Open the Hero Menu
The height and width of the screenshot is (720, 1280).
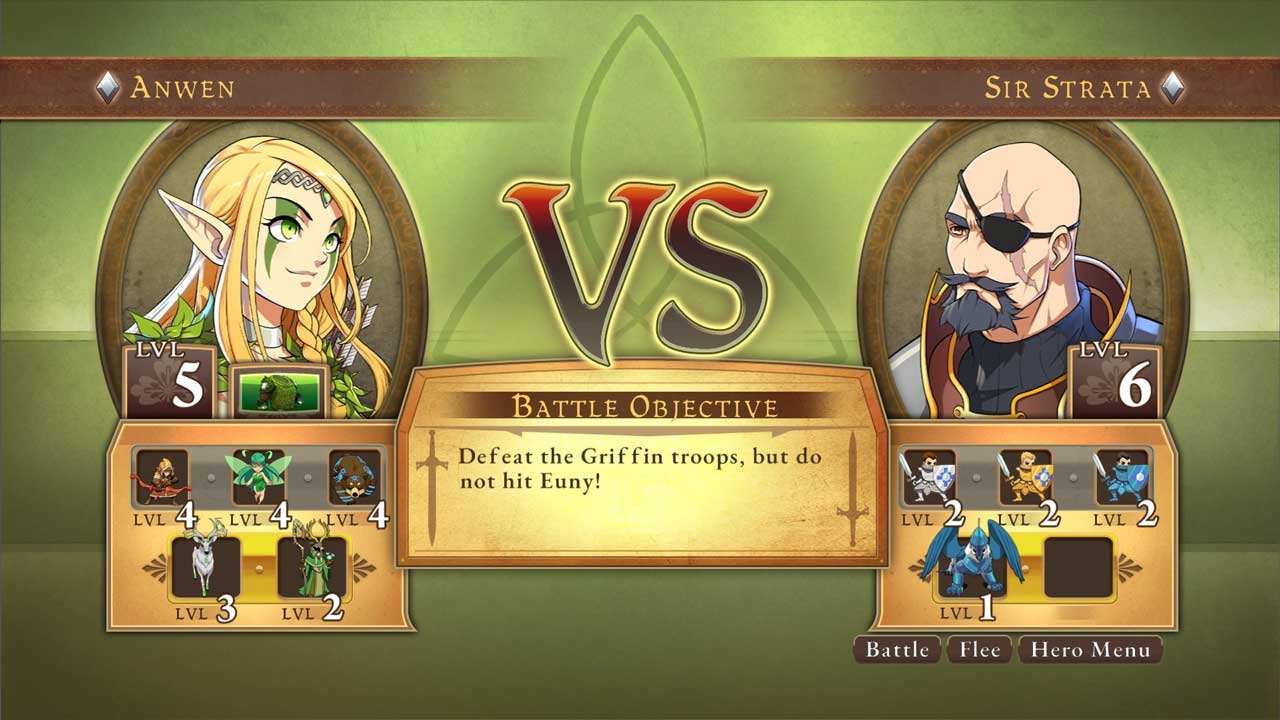(x=1090, y=650)
